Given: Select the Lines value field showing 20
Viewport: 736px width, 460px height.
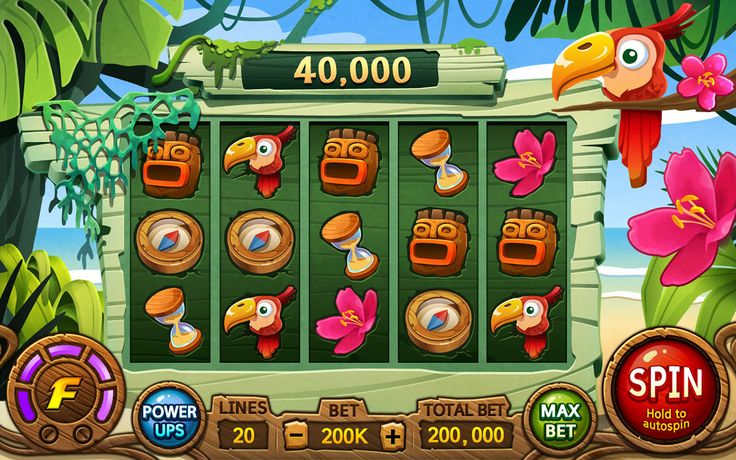Looking at the screenshot, I should coord(241,435).
